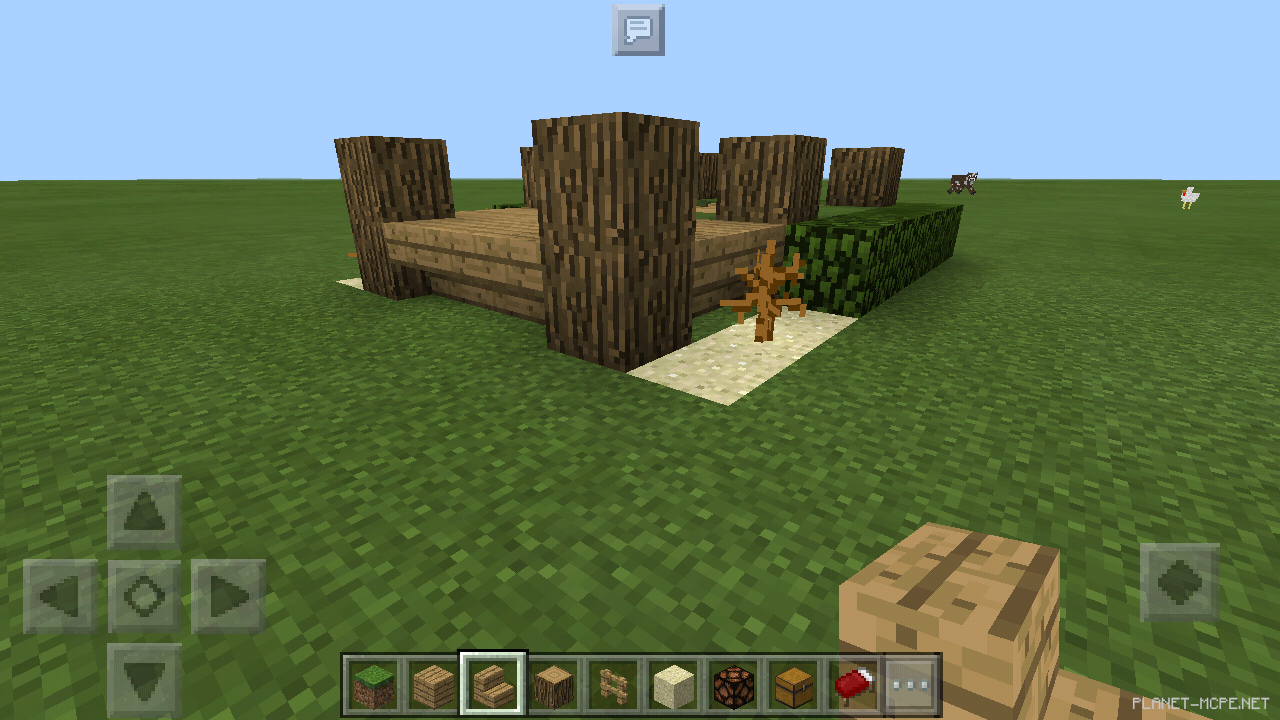Select the wooden planks hotbar slot
Screen dimensions: 1280x720
[433, 685]
